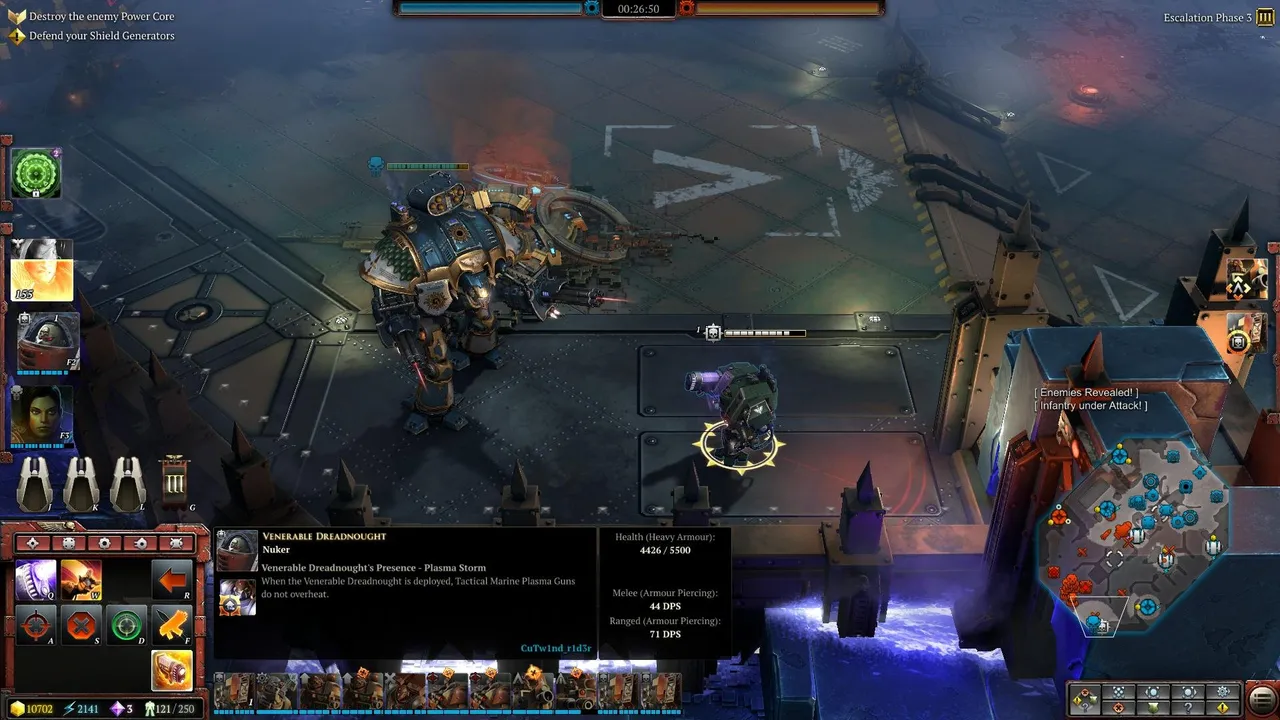Activate the glowing assault cannon ability

172,671
